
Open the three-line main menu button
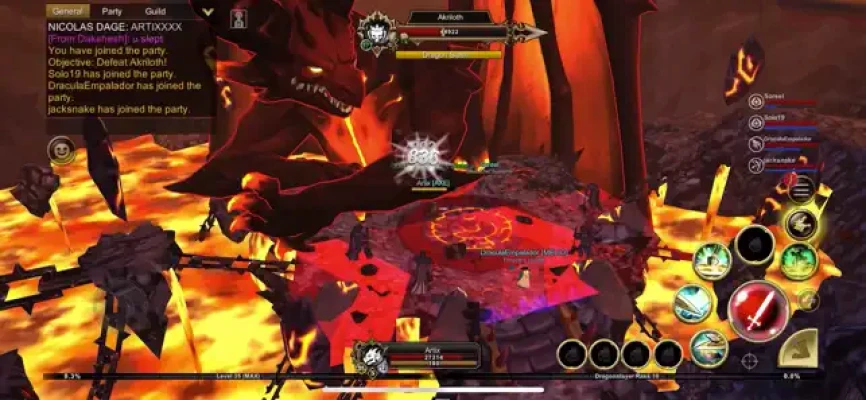click(x=801, y=189)
